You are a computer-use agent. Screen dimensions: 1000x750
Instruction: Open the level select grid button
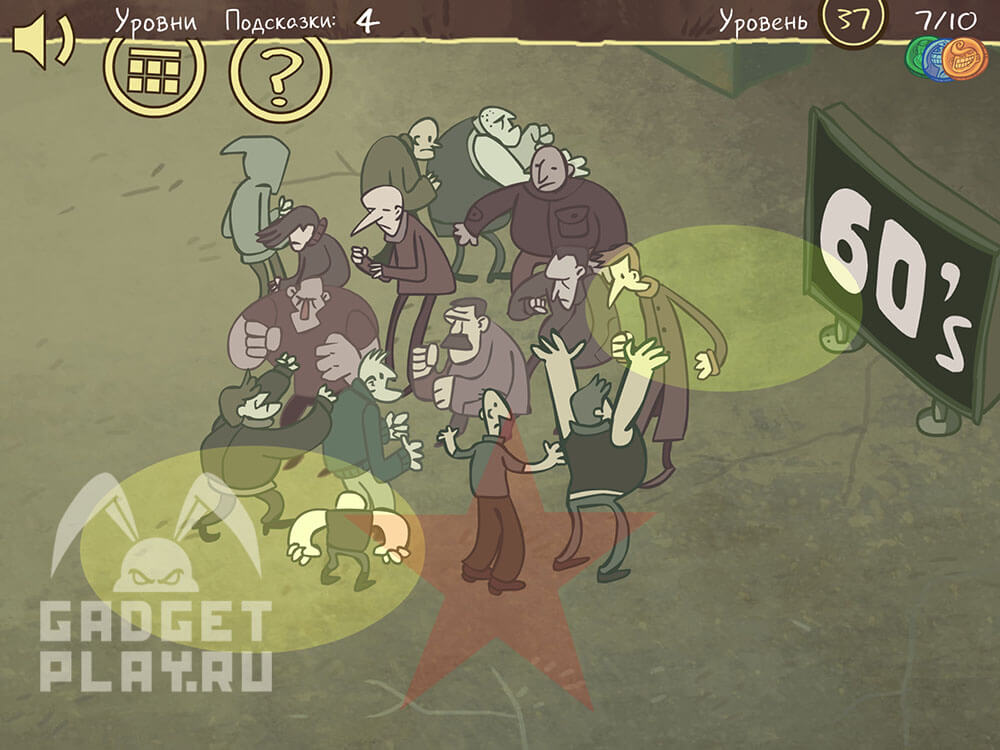153,71
